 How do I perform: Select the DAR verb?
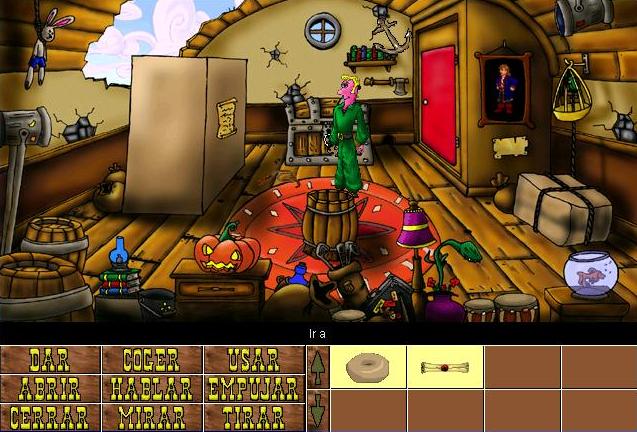pos(50,360)
